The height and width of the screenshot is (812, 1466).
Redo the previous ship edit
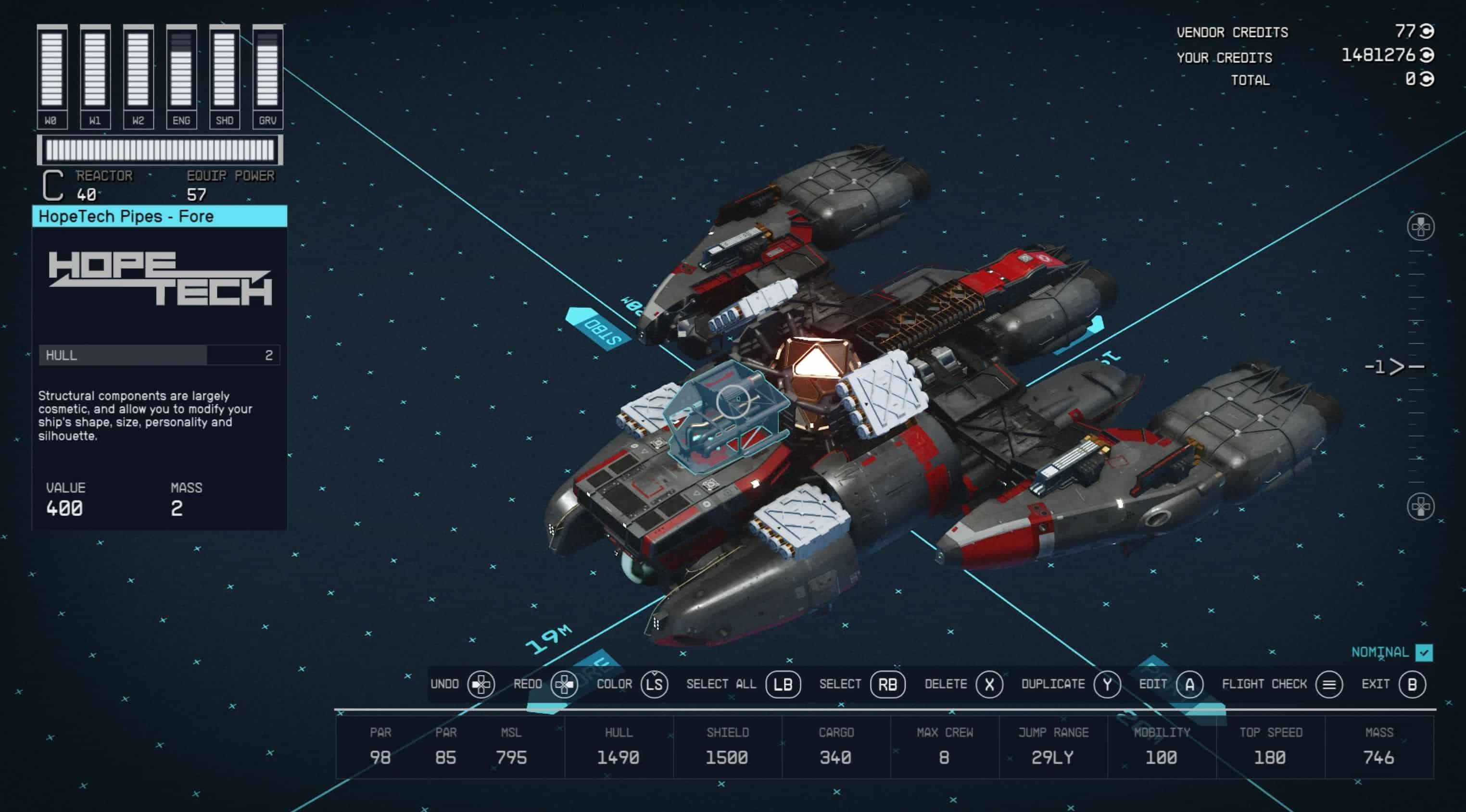click(x=563, y=684)
